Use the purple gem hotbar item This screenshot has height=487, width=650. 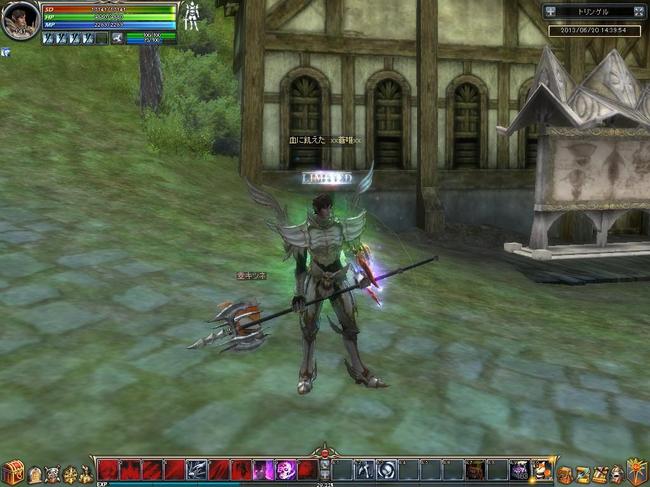pyautogui.click(x=519, y=469)
